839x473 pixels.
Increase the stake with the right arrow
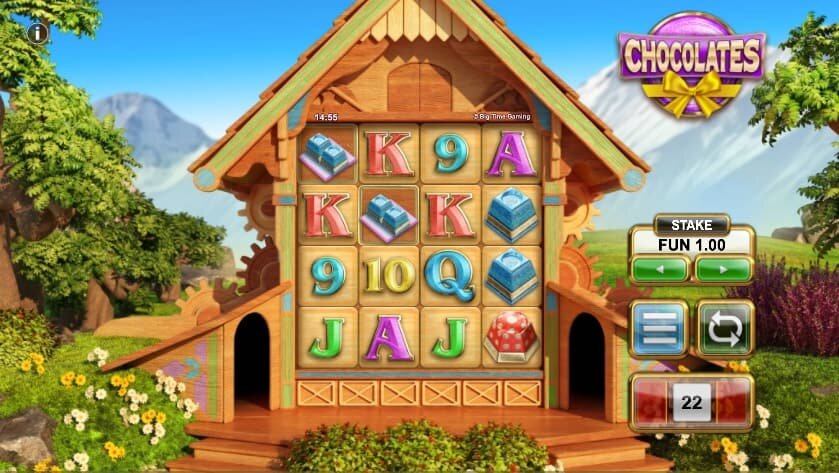tap(723, 269)
